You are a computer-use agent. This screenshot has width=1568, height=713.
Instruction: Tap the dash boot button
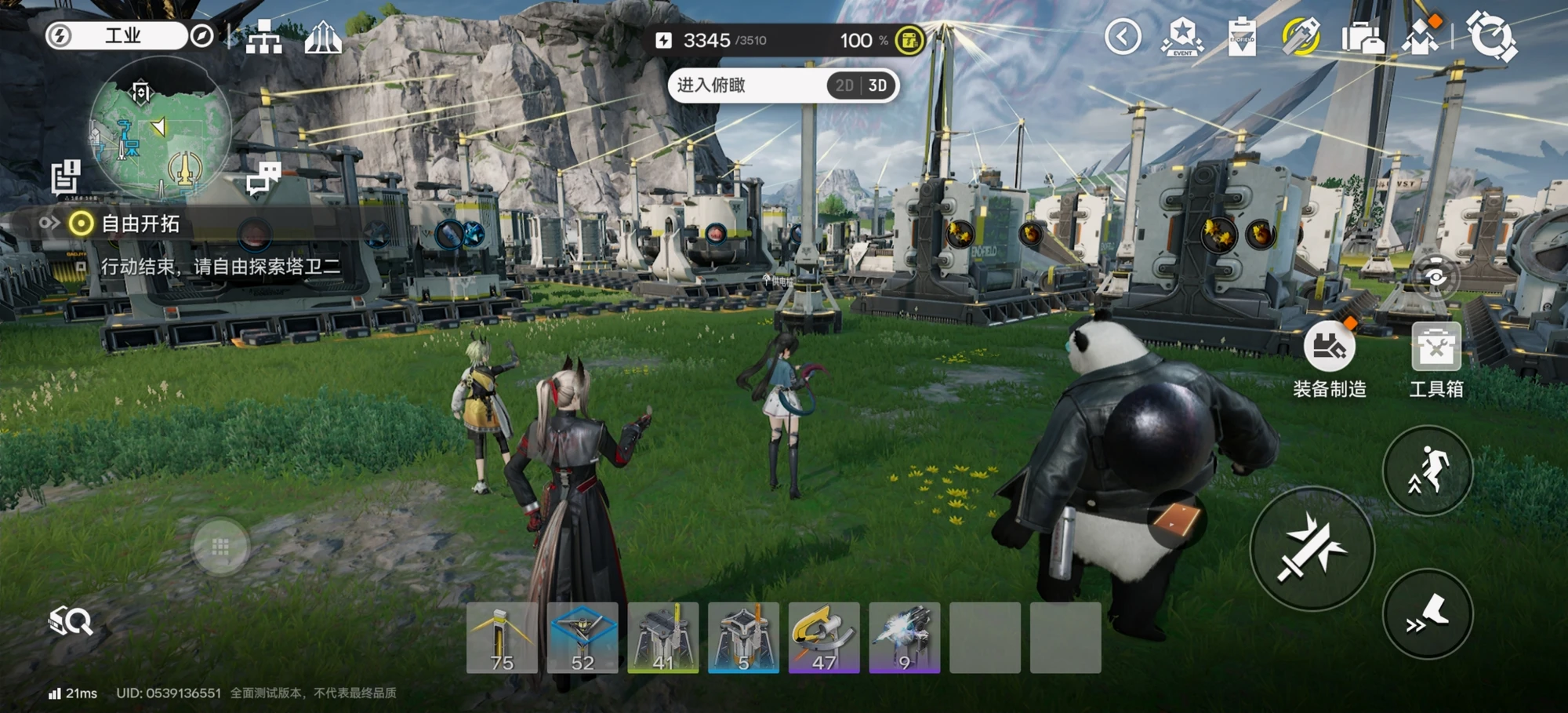[1428, 614]
